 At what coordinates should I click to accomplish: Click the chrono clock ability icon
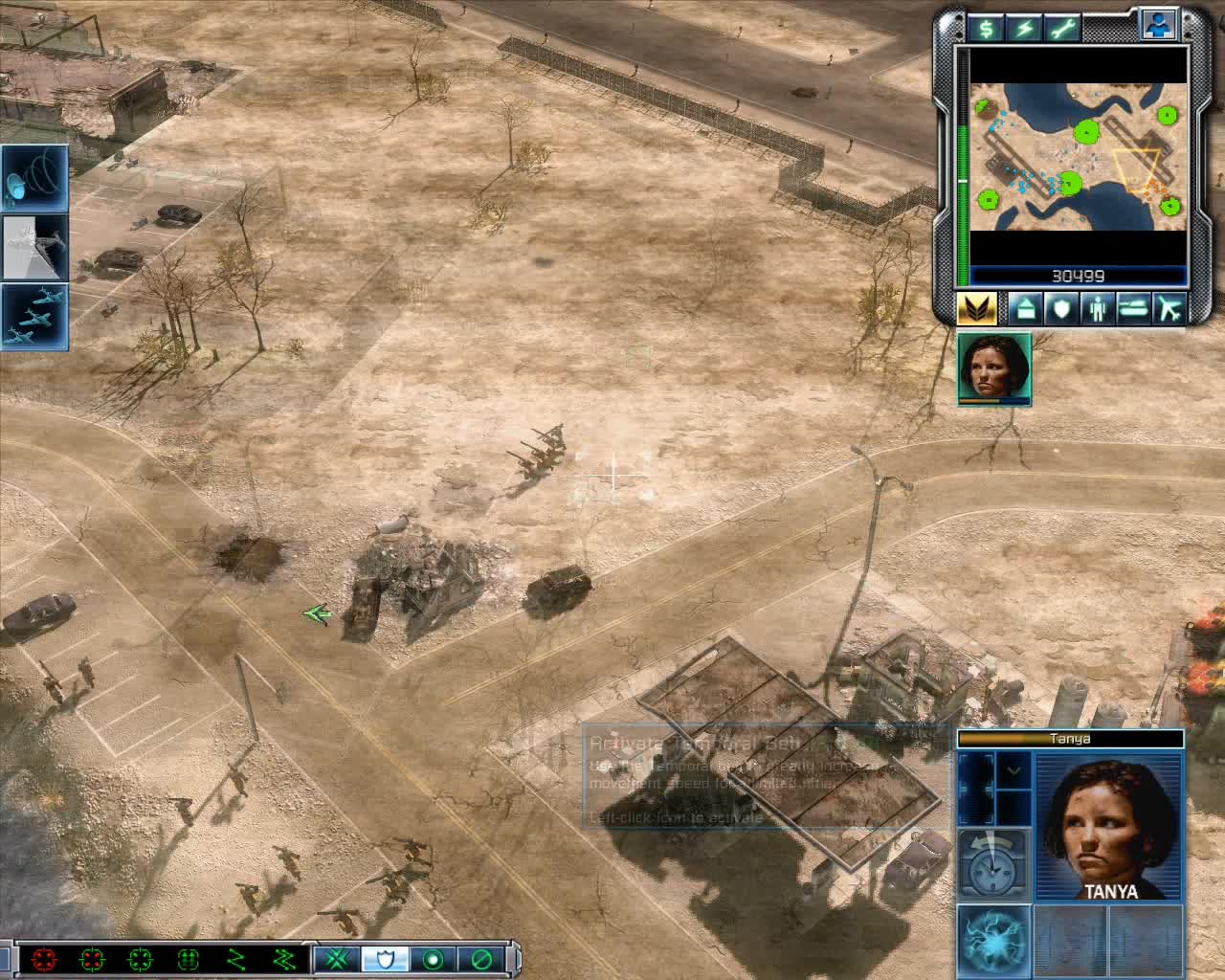[991, 868]
